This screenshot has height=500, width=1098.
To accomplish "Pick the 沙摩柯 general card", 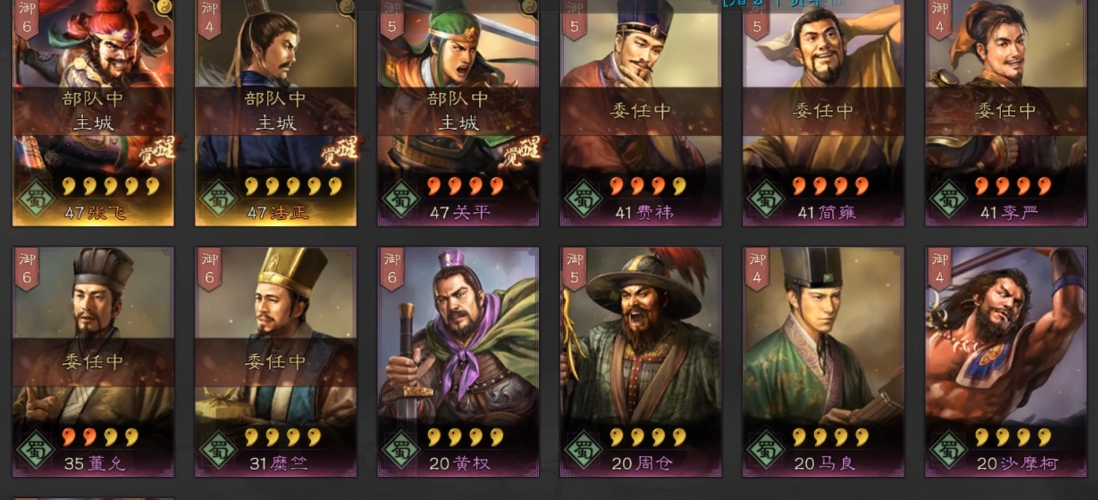I will coord(1006,360).
